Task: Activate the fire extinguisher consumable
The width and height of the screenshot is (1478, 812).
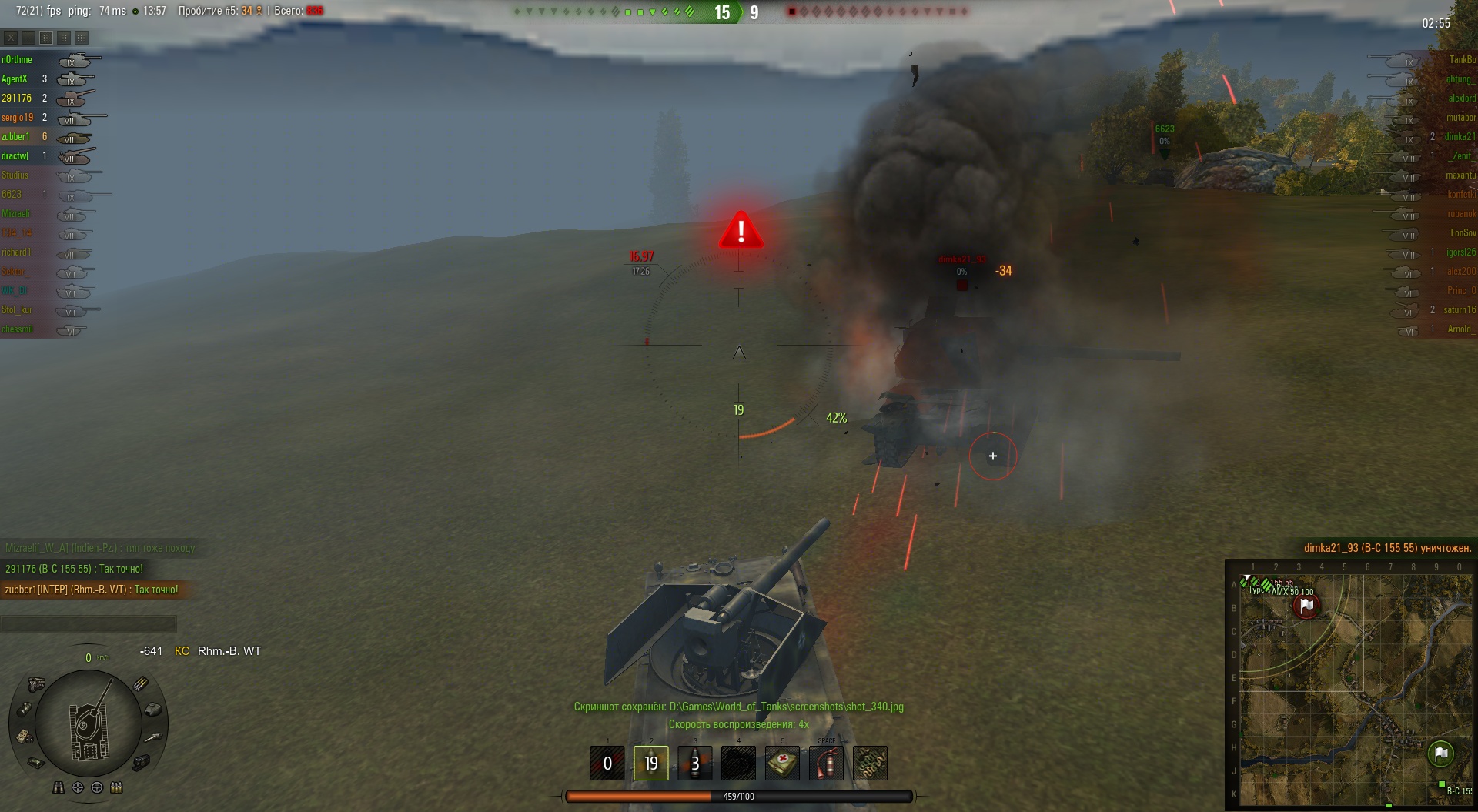Action: [x=826, y=763]
